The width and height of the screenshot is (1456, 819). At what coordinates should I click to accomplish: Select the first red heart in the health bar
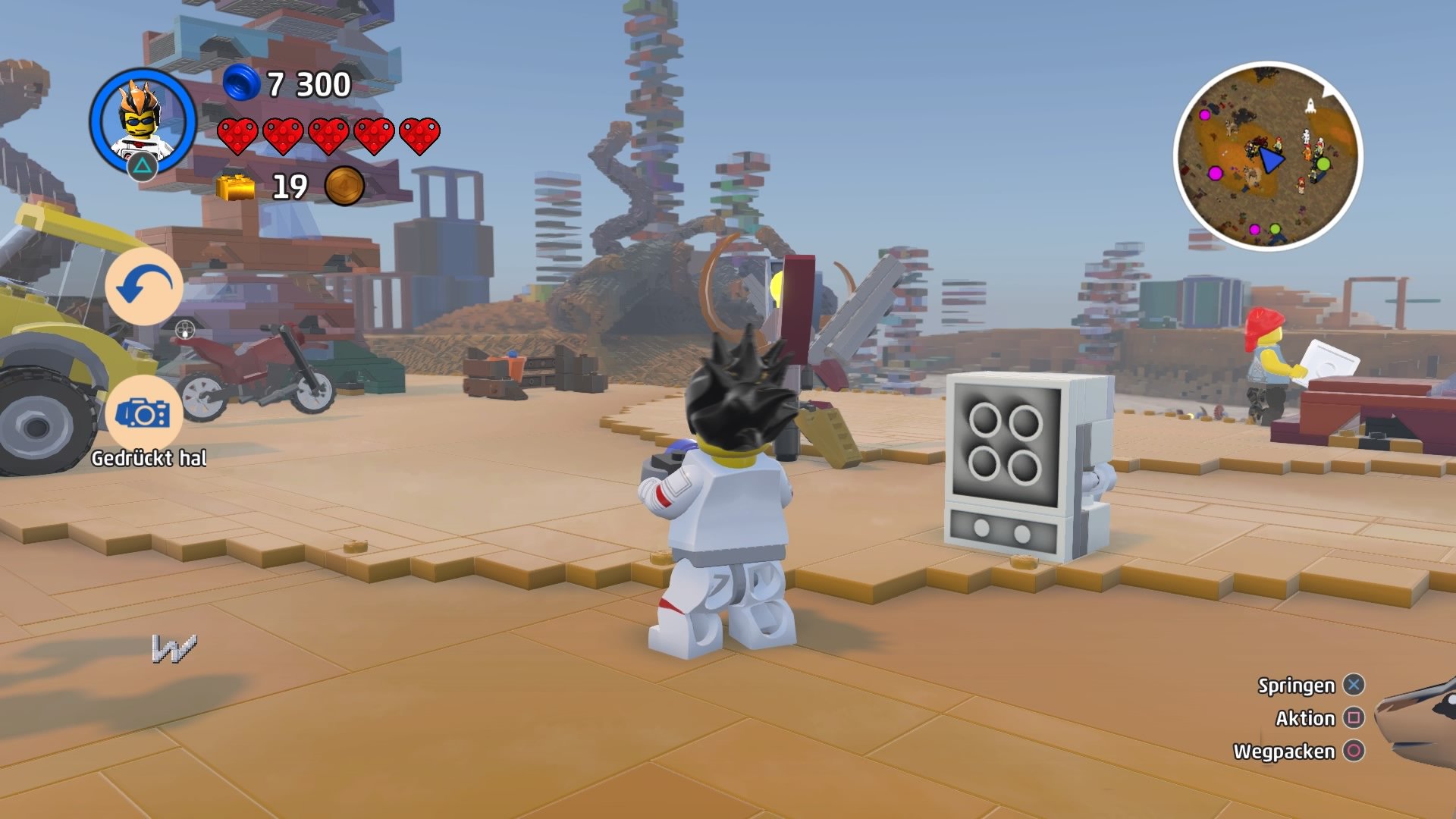237,135
